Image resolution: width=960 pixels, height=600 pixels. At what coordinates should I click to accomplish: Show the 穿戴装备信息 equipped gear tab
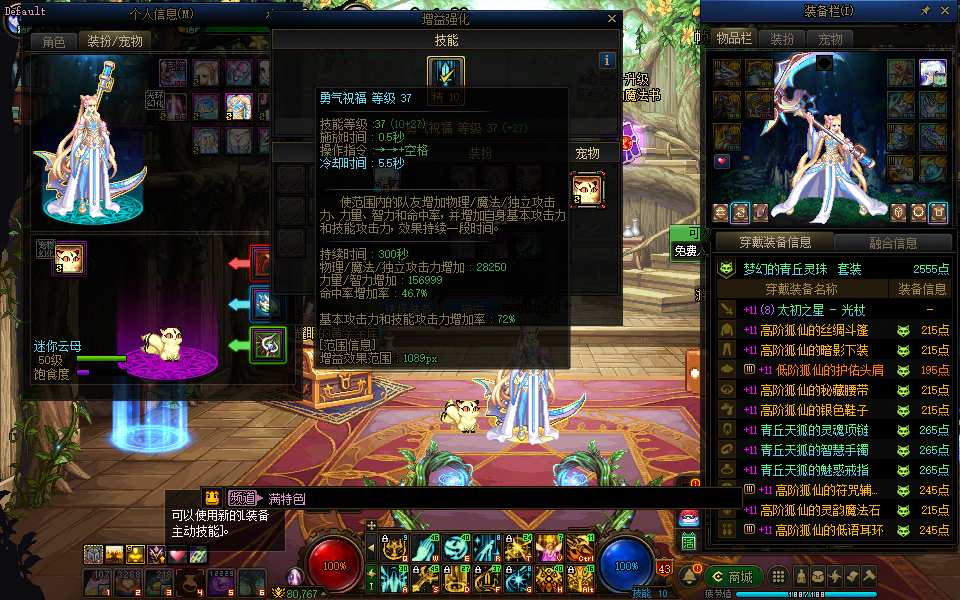coord(775,242)
